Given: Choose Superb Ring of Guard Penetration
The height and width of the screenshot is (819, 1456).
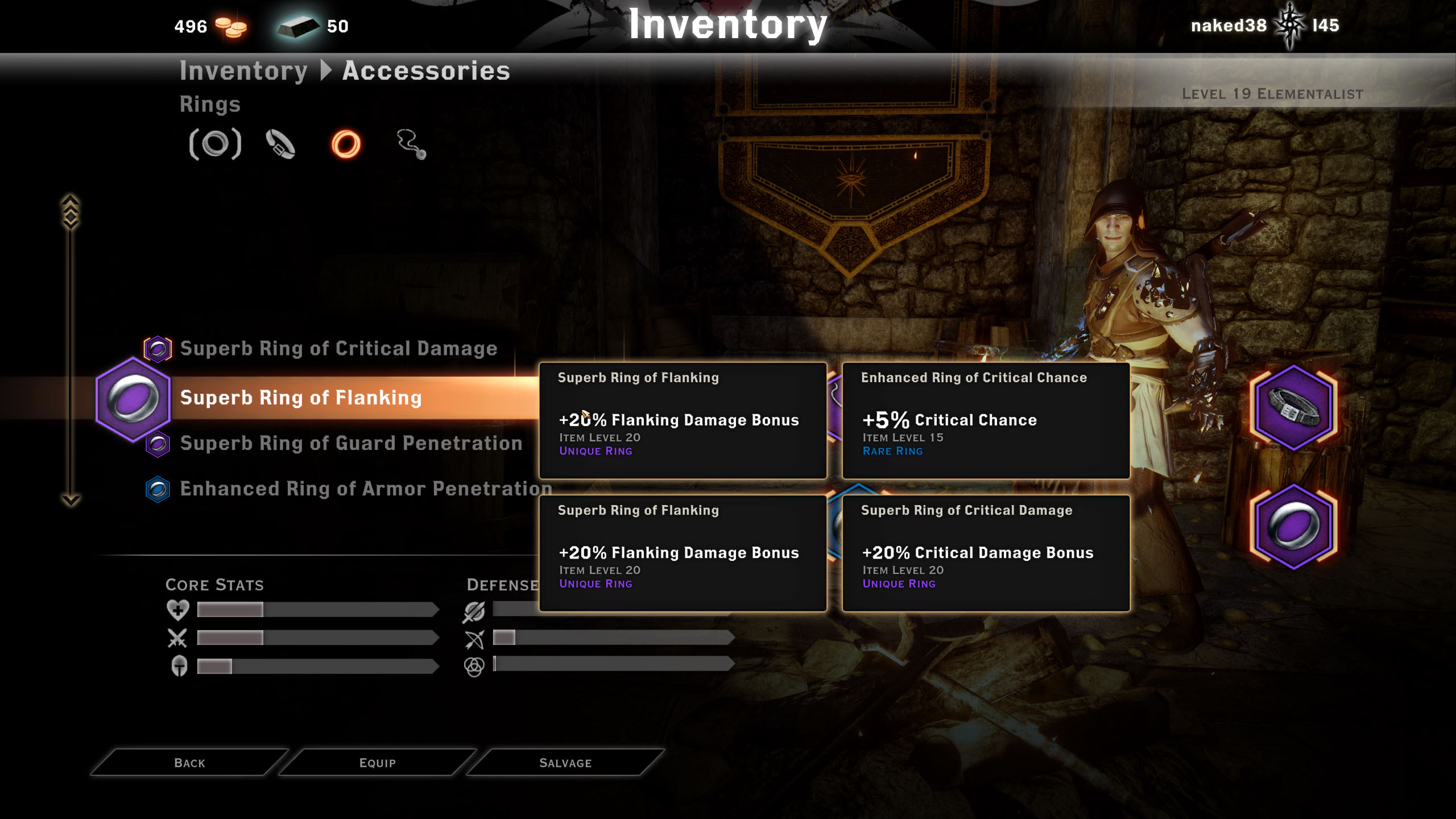Looking at the screenshot, I should [351, 443].
